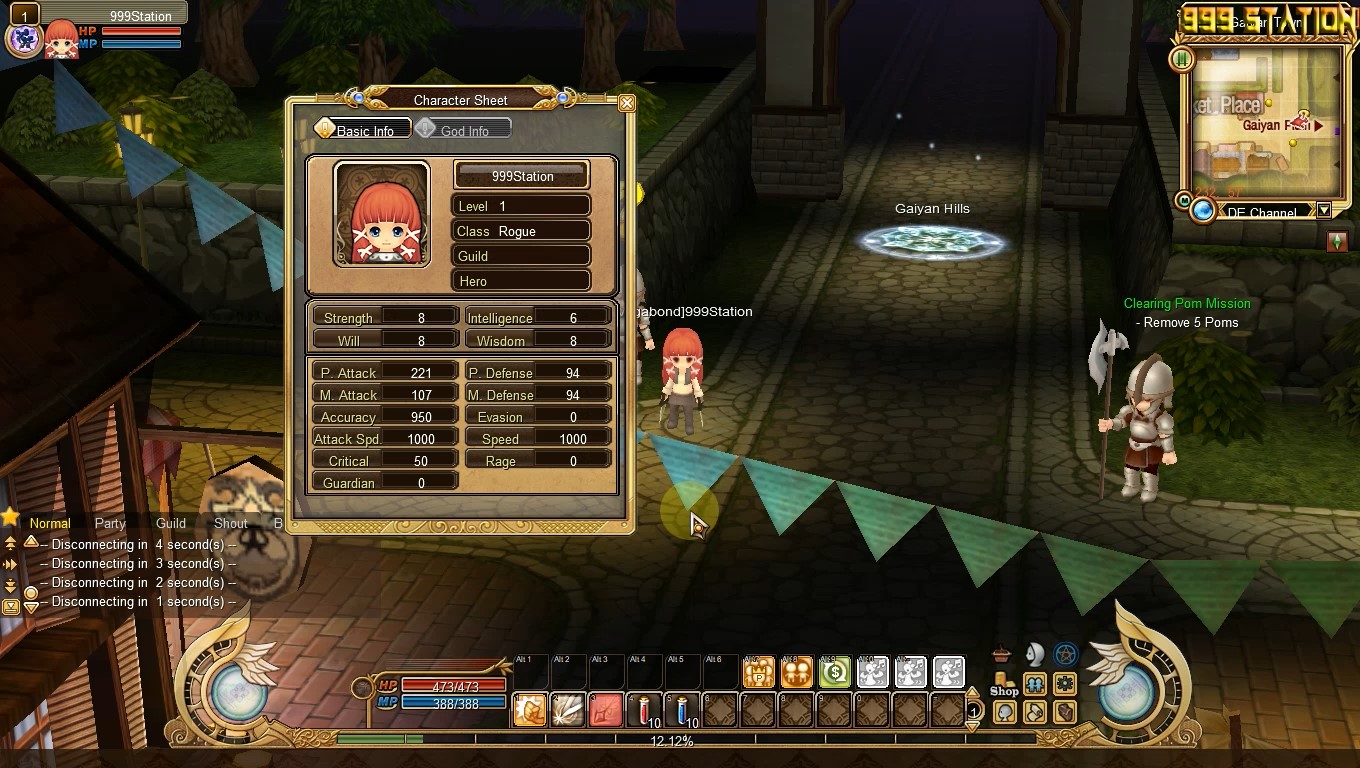The image size is (1360, 768).
Task: Select the Shout chat tab
Action: click(230, 523)
